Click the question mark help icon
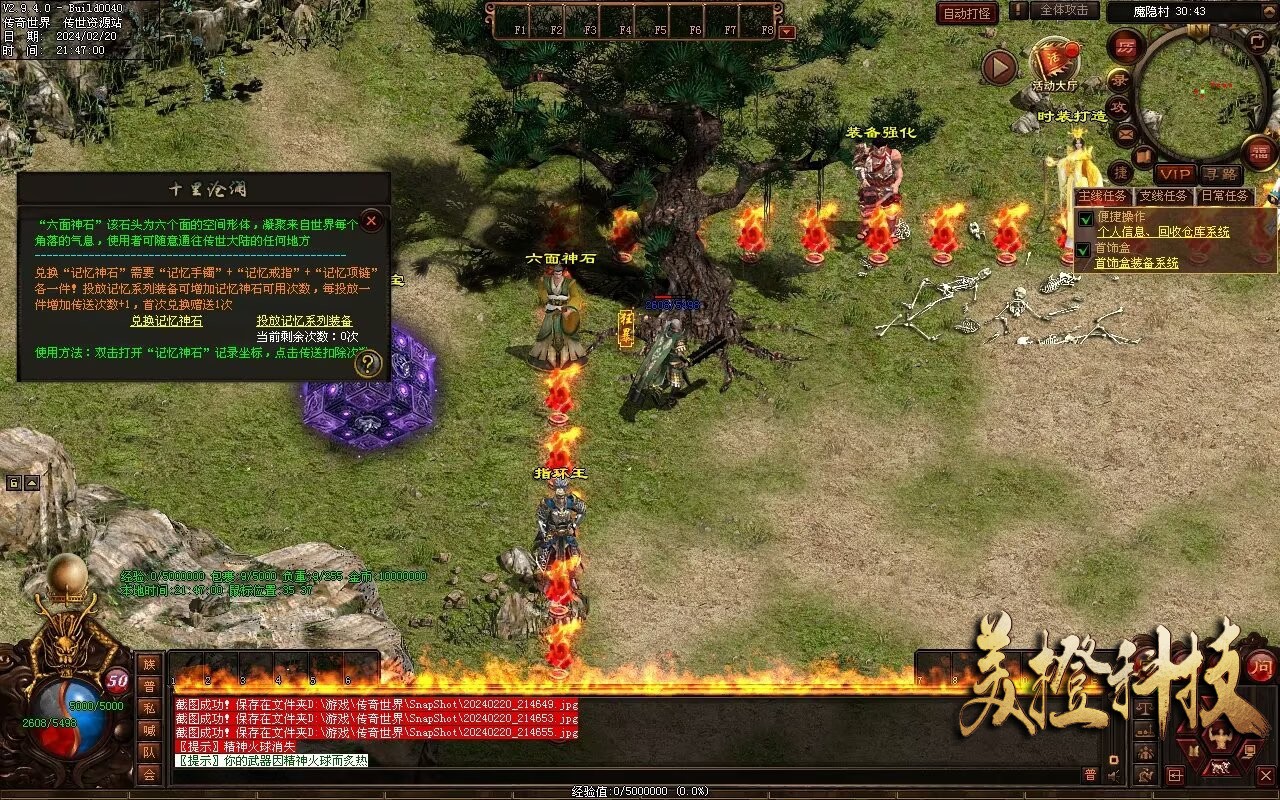This screenshot has width=1280, height=800. pyautogui.click(x=368, y=364)
